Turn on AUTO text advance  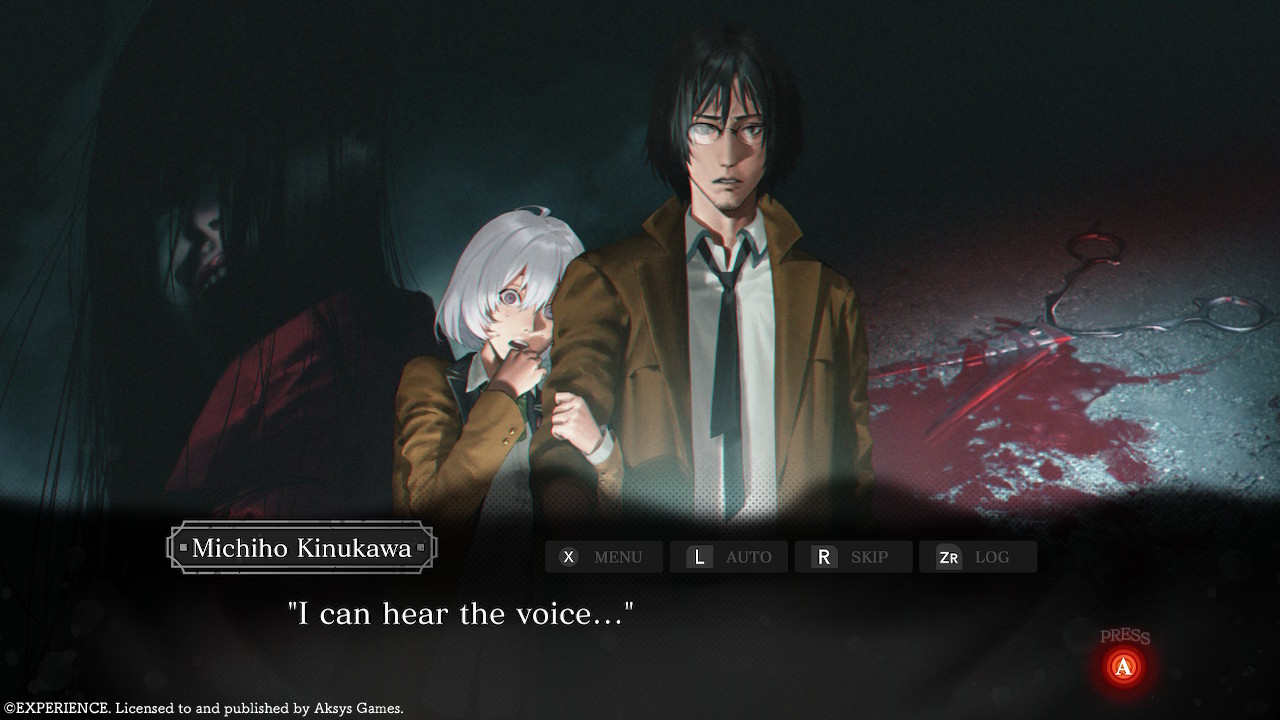coord(729,557)
